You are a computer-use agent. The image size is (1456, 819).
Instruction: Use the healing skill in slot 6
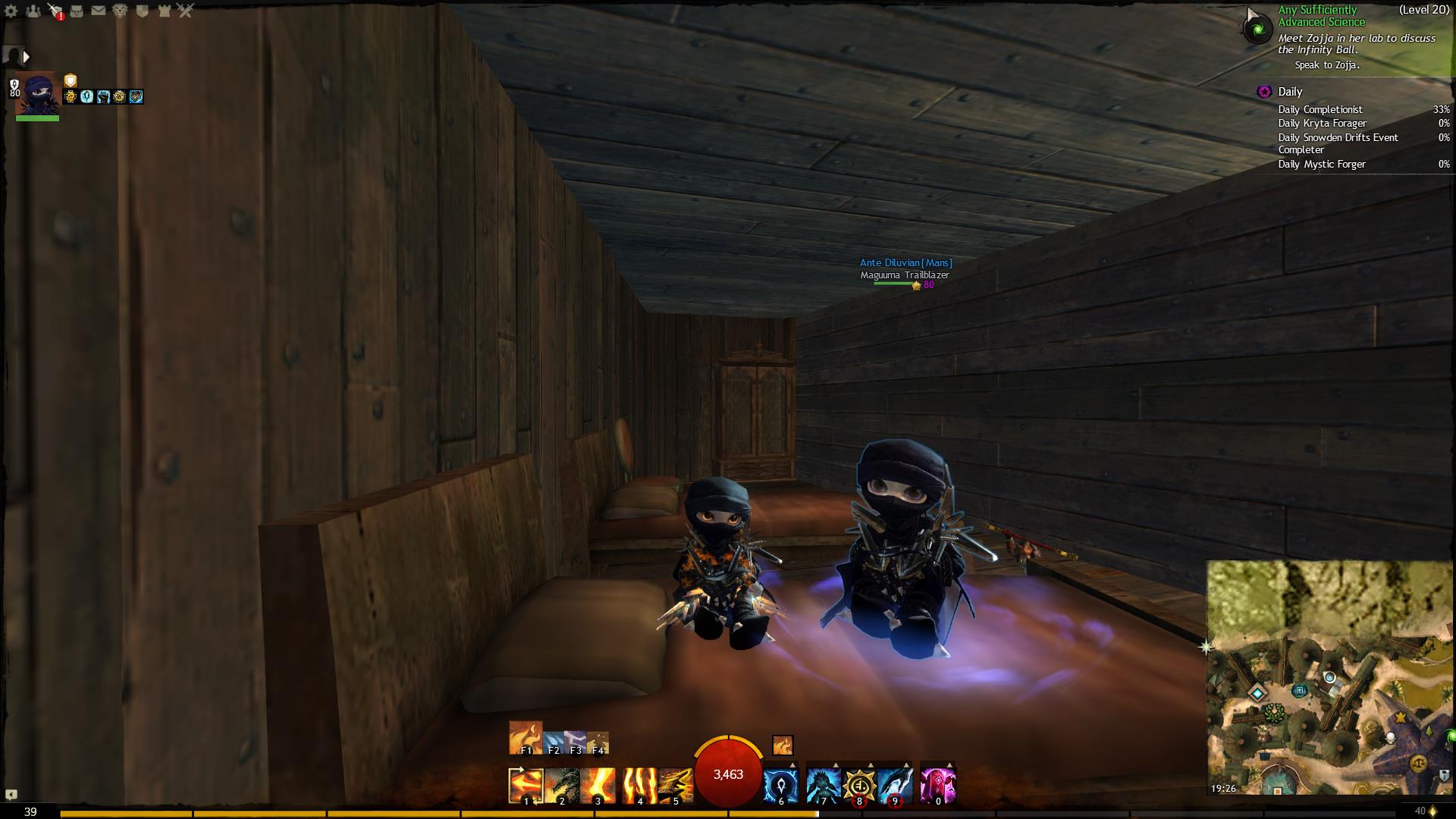780,785
